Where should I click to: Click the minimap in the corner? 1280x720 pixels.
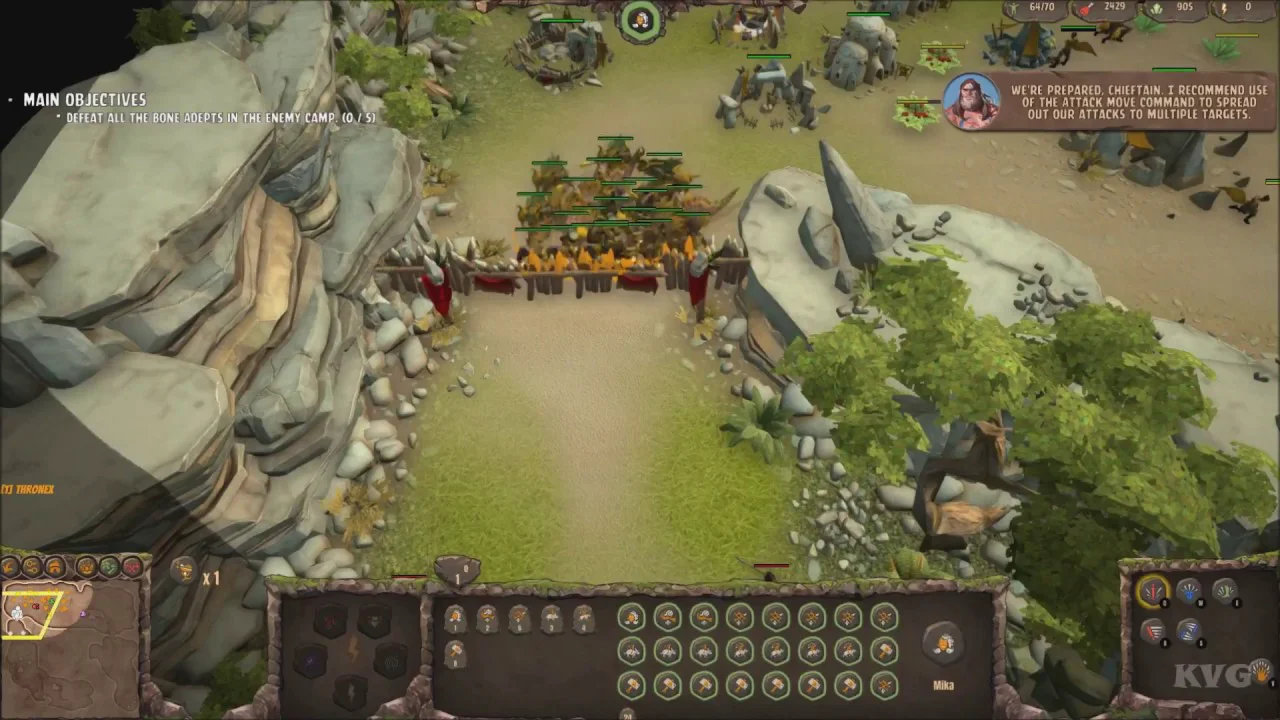[x=70, y=640]
